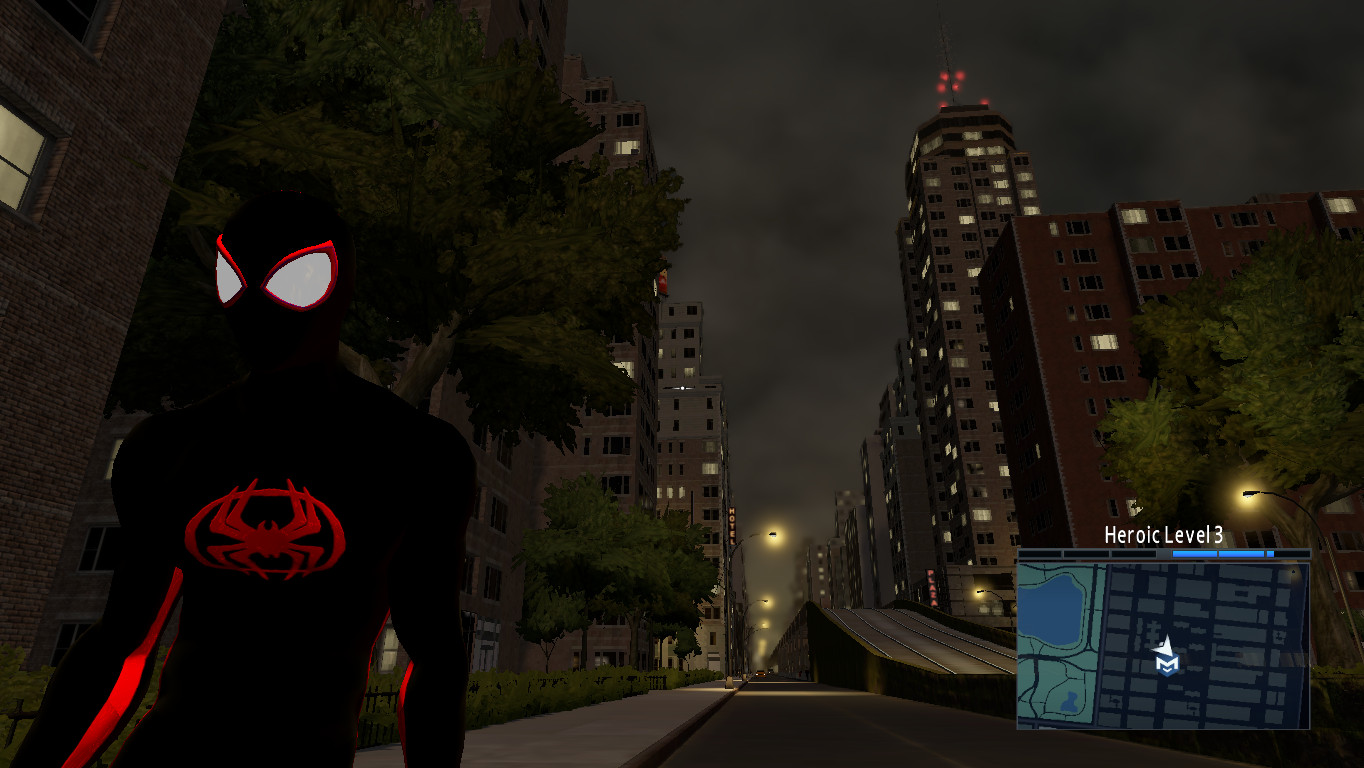Select the small marker in the minimap's top-right corner
1364x768 pixels.
[x=1294, y=571]
